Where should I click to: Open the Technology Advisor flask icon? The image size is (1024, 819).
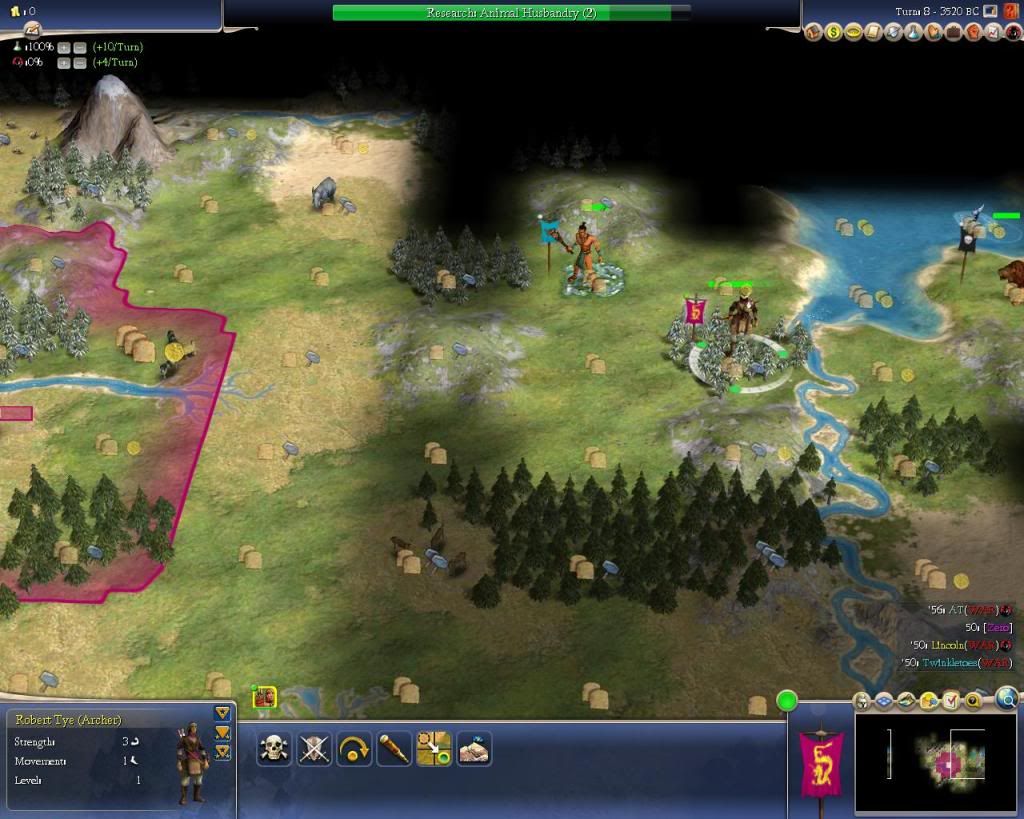pyautogui.click(x=913, y=33)
